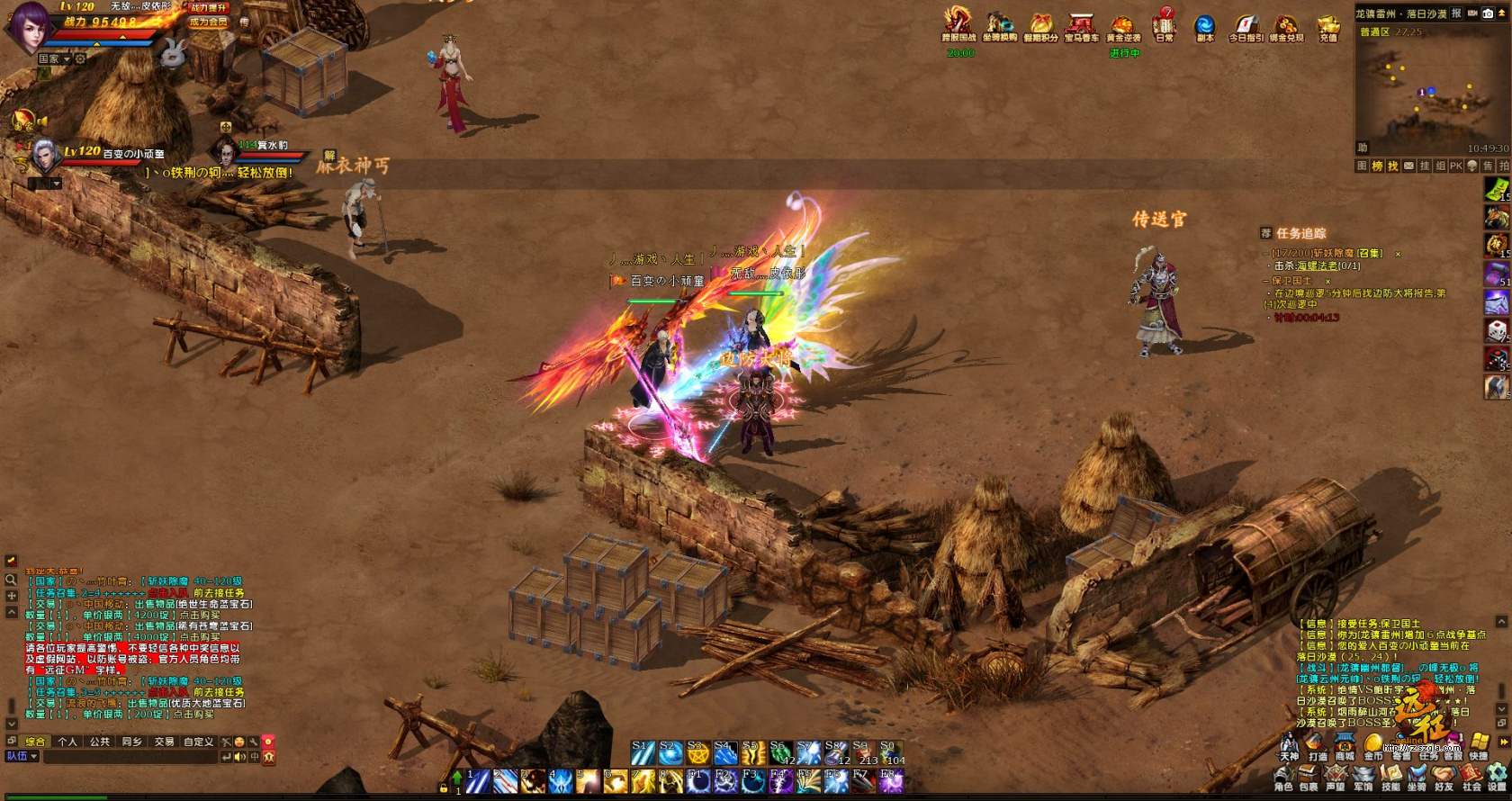Open the 副本 dungeon menu
1512x801 pixels.
pos(1204,26)
